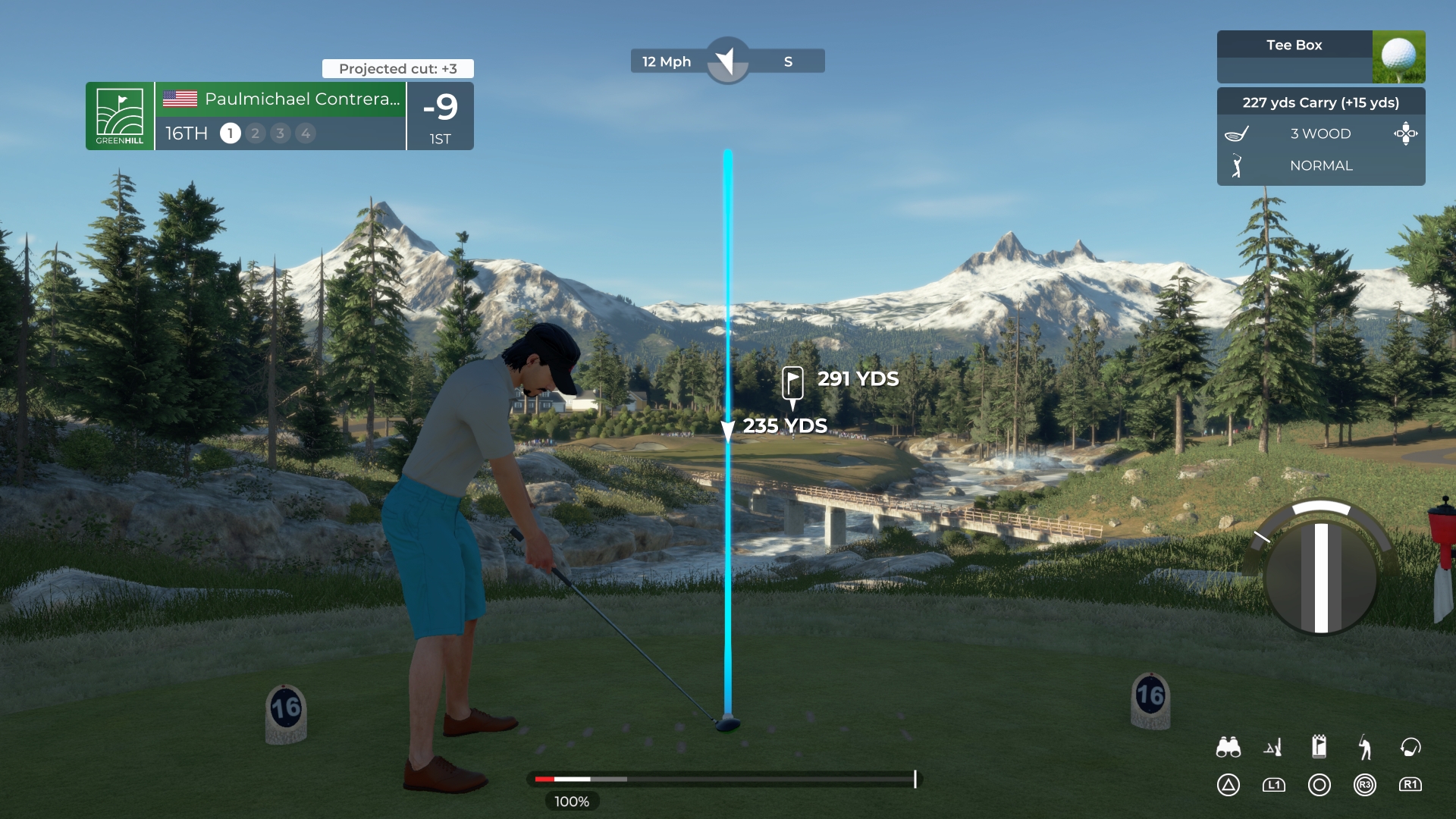Click the Projected cut +3 banner
Screen dimensions: 1456x819
pos(397,68)
